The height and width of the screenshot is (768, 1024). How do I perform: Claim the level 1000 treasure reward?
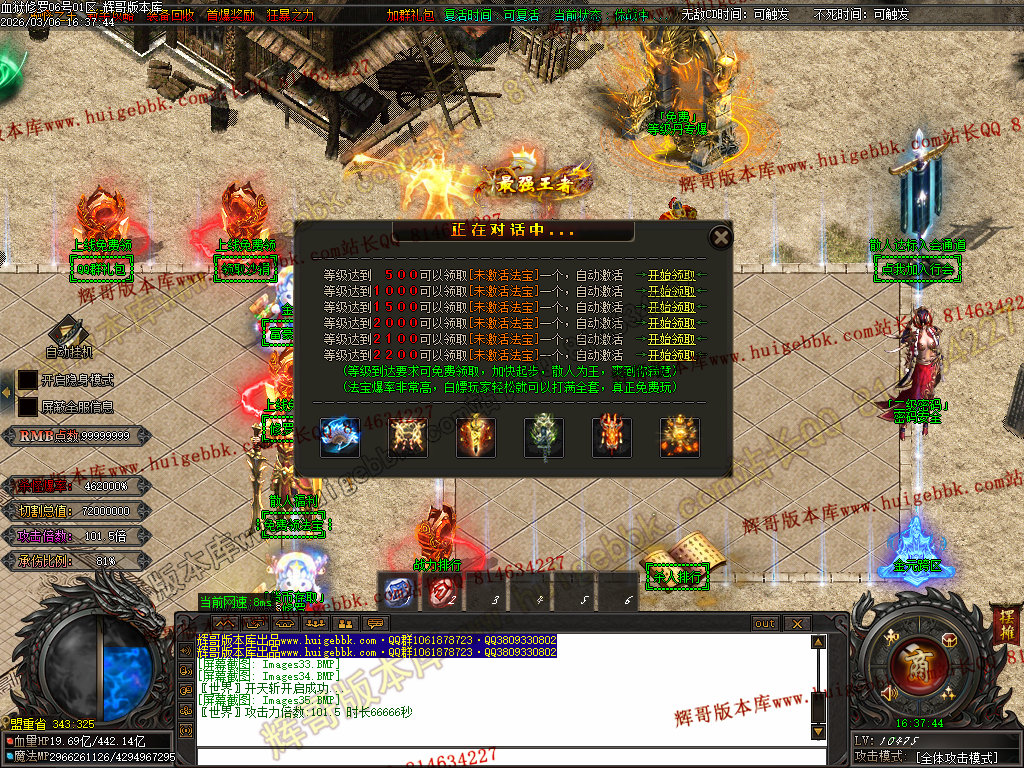[x=671, y=291]
